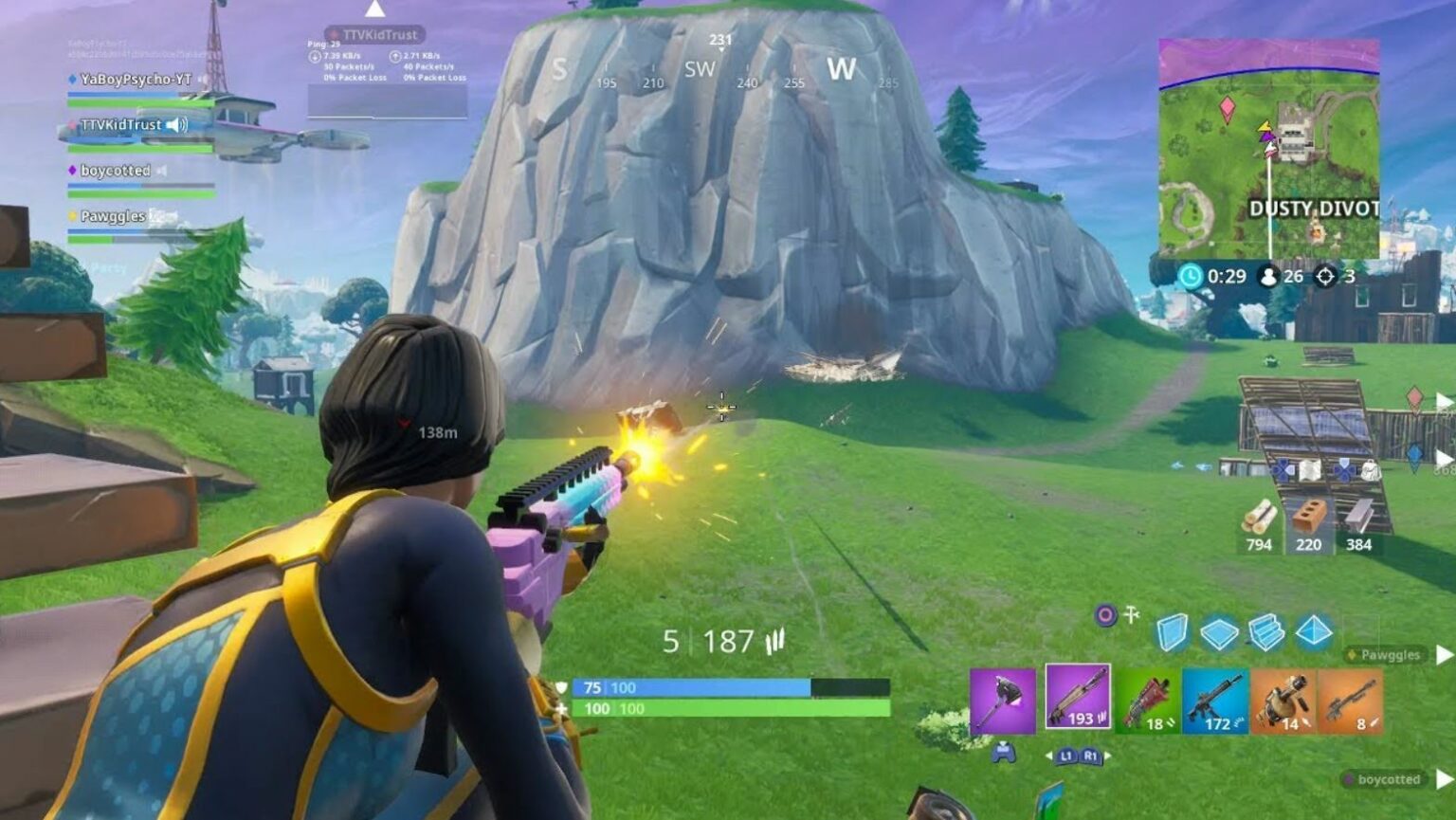Select the floor building piece icon
Screen dimensions: 1456x820
1220,632
